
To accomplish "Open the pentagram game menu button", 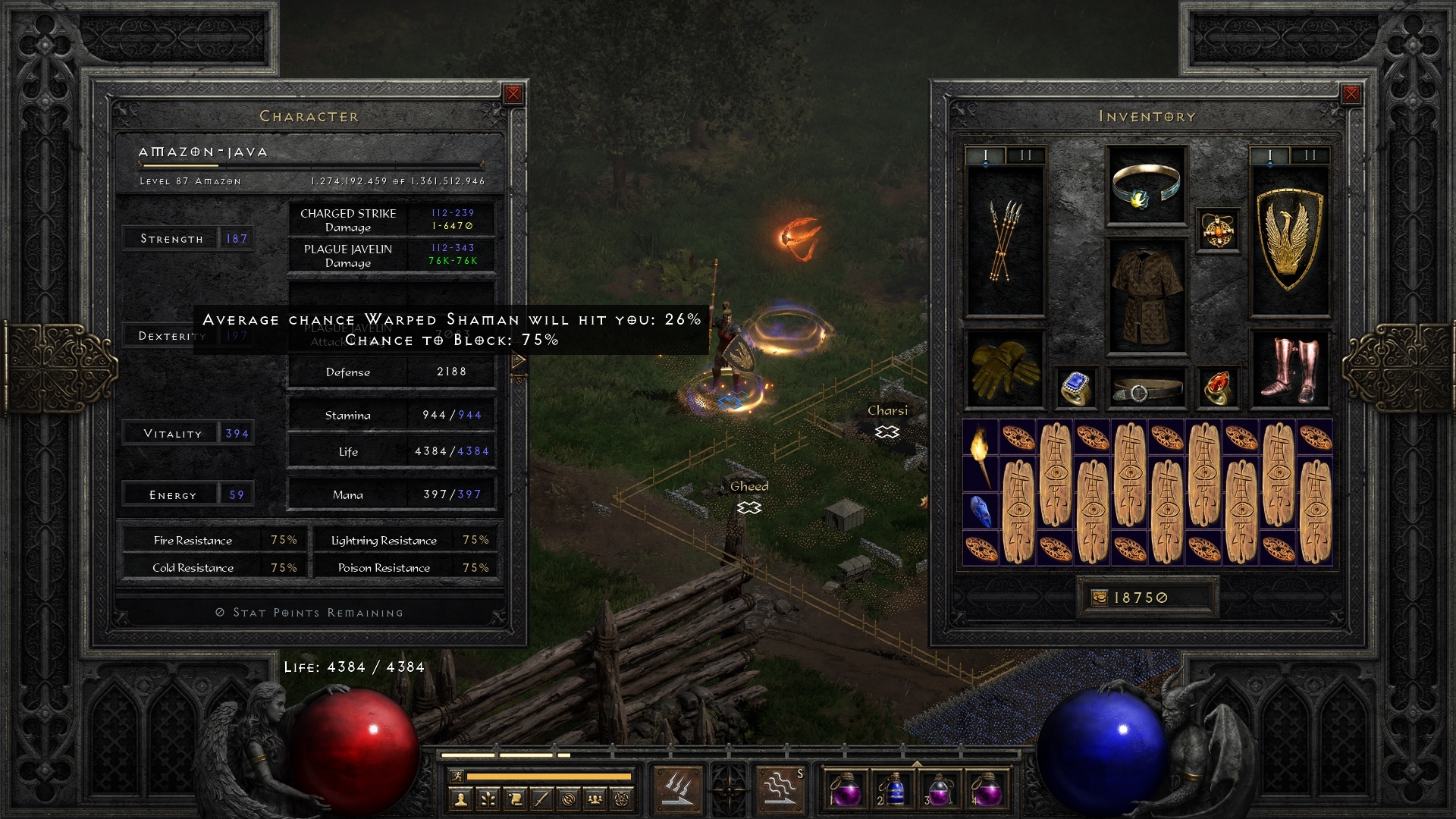I will point(622,799).
